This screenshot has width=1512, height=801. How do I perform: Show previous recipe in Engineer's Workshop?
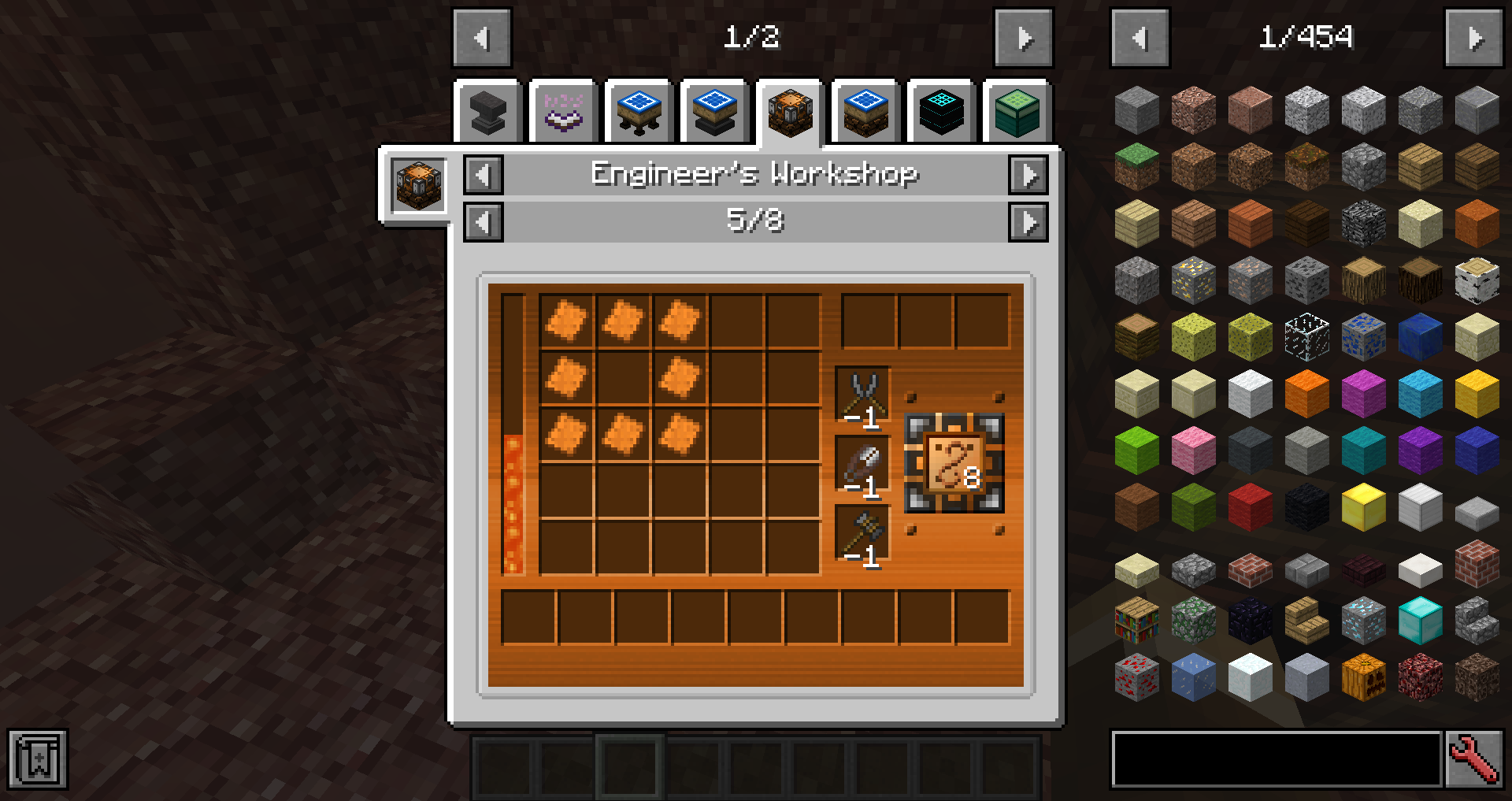484,222
